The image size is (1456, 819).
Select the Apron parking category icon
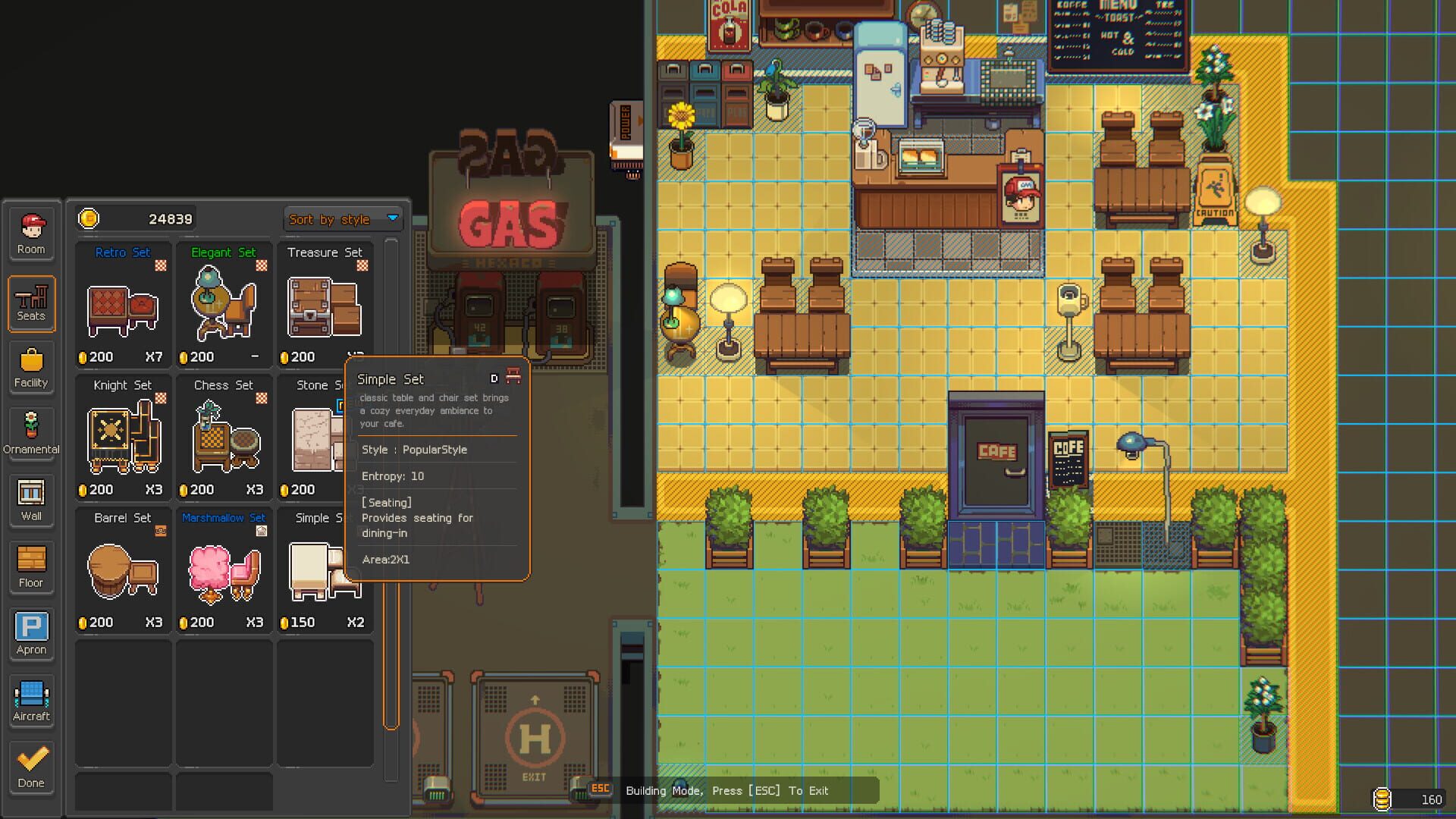coord(31,633)
